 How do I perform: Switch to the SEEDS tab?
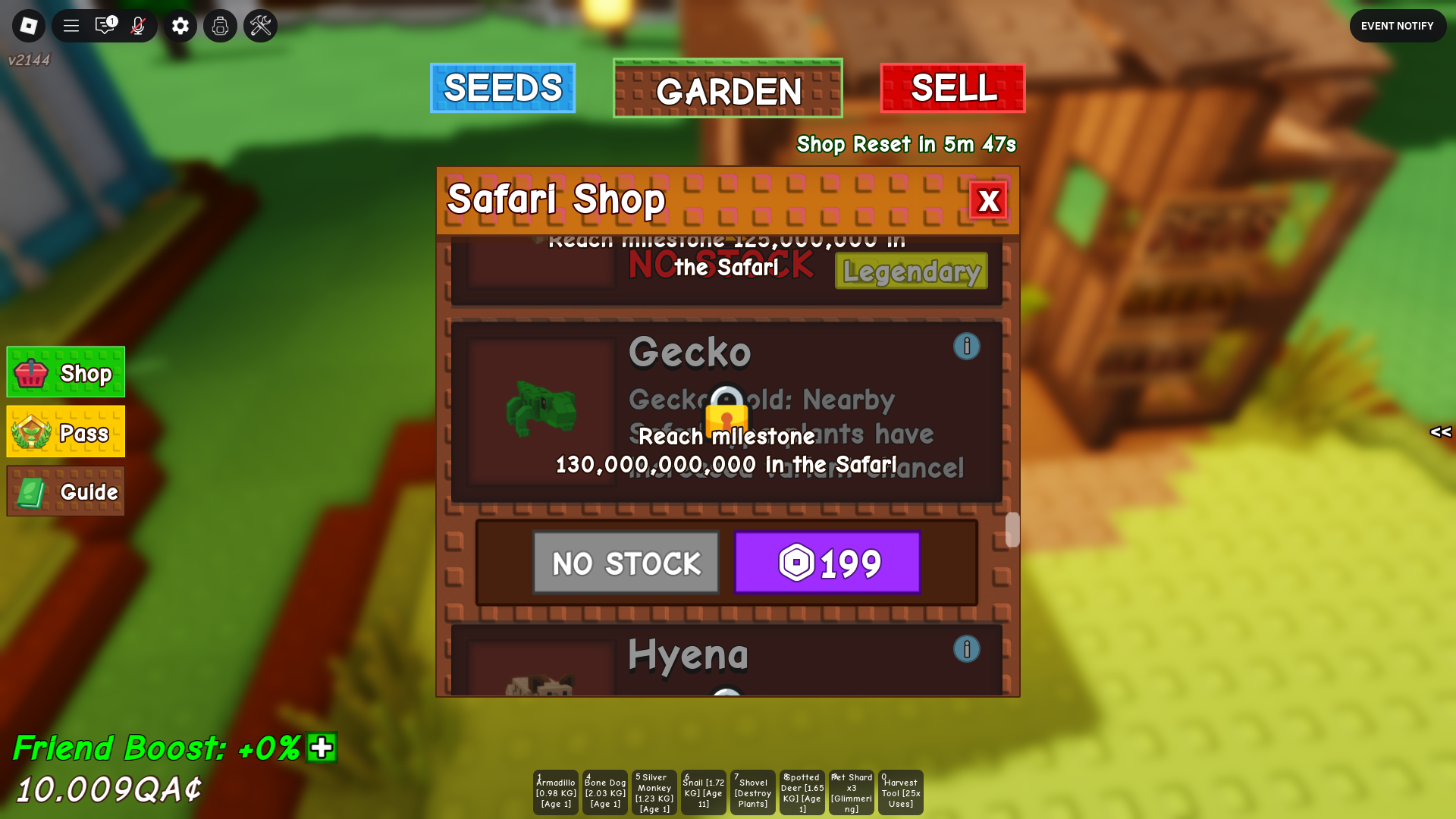[x=502, y=88]
